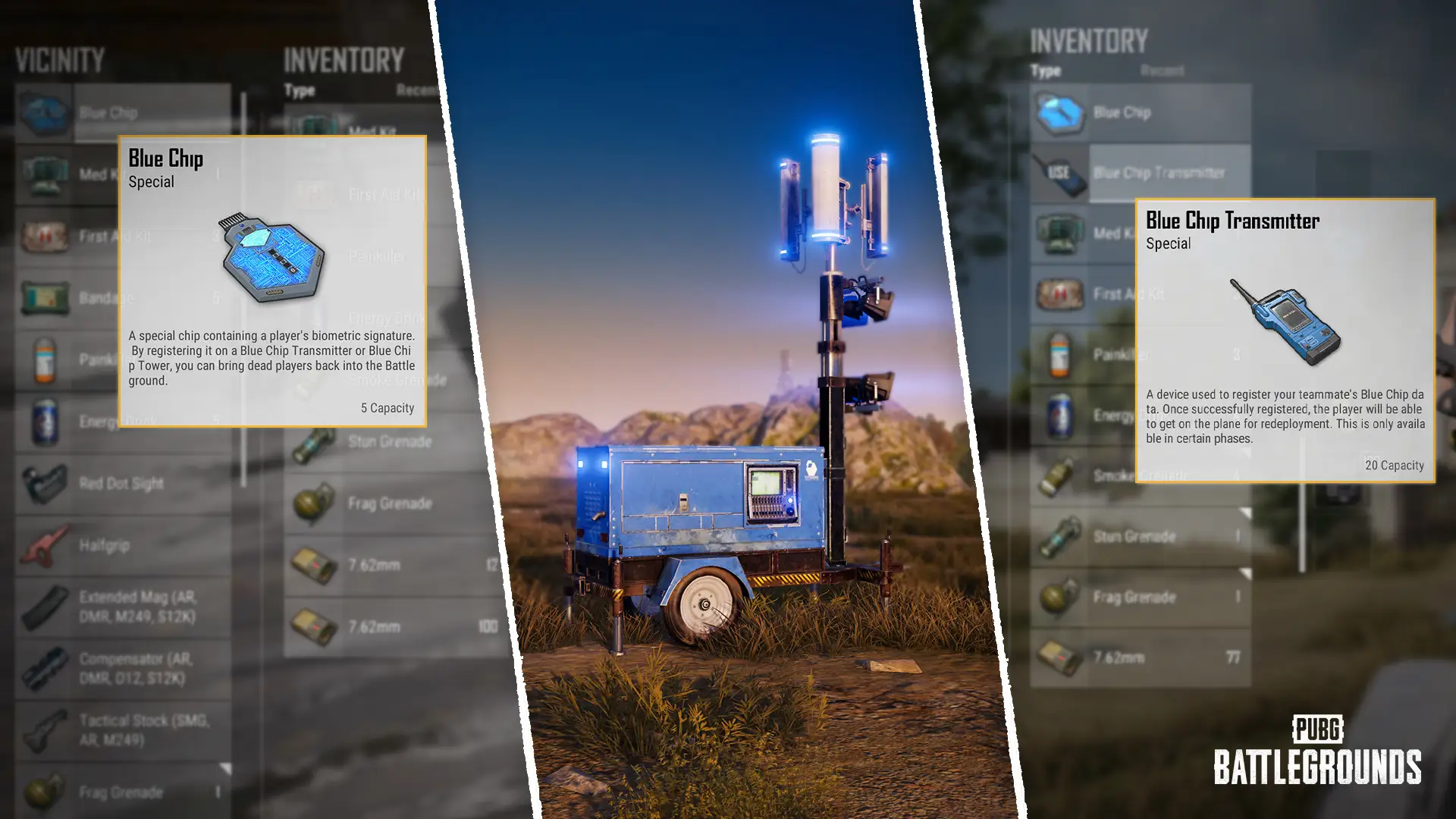Pick up the Halfgrip attachment
This screenshot has height=819, width=1456.
123,545
